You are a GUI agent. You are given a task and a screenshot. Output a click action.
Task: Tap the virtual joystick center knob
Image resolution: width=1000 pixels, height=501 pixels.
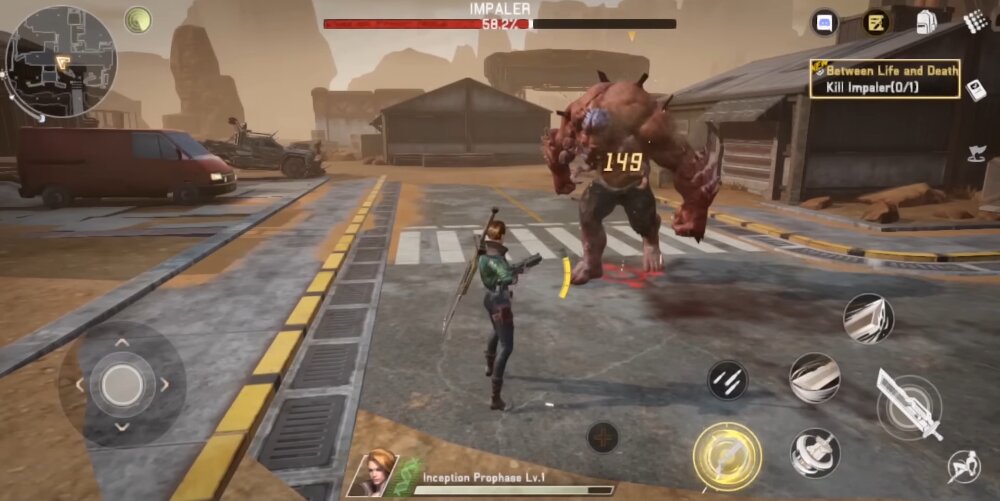pyautogui.click(x=122, y=383)
